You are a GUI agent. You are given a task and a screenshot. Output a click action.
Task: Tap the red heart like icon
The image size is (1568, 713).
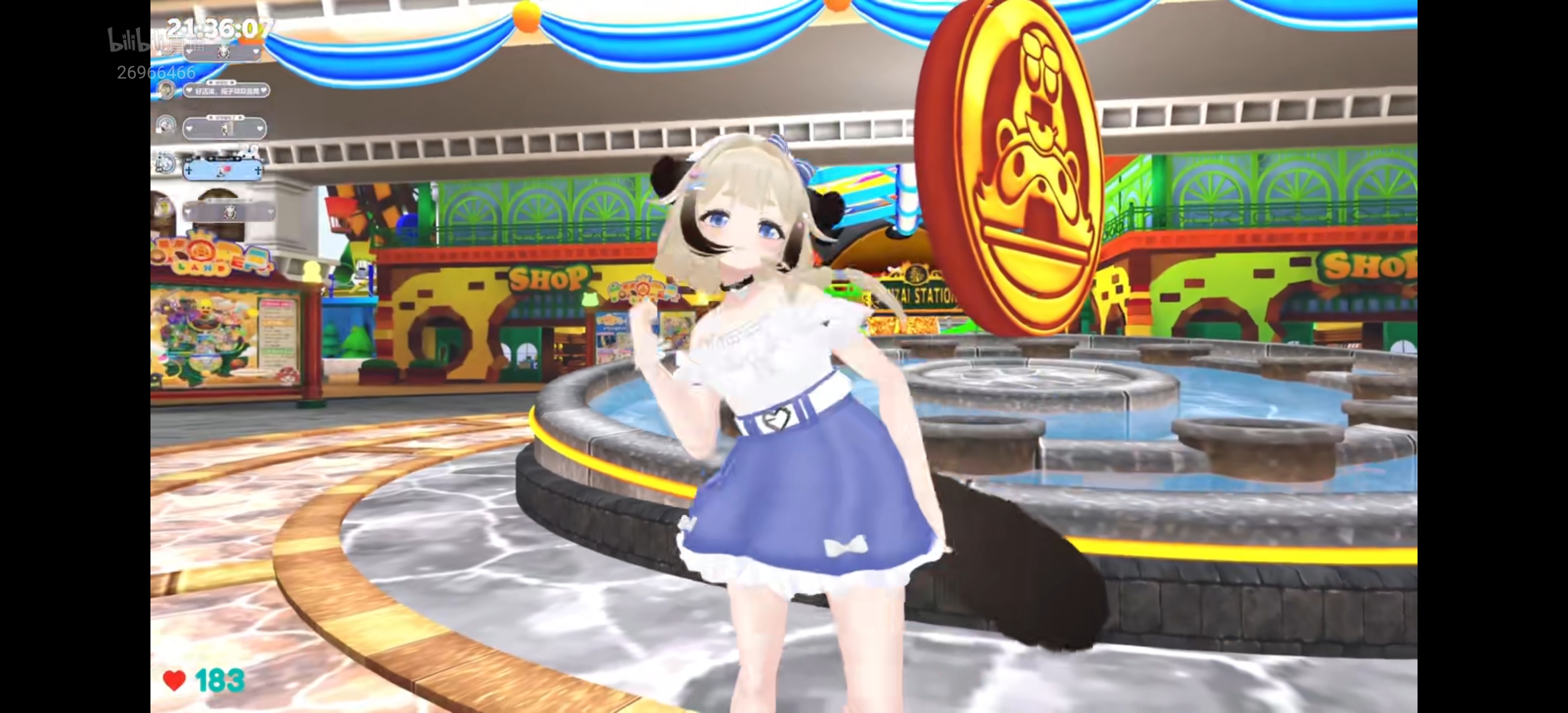click(174, 680)
